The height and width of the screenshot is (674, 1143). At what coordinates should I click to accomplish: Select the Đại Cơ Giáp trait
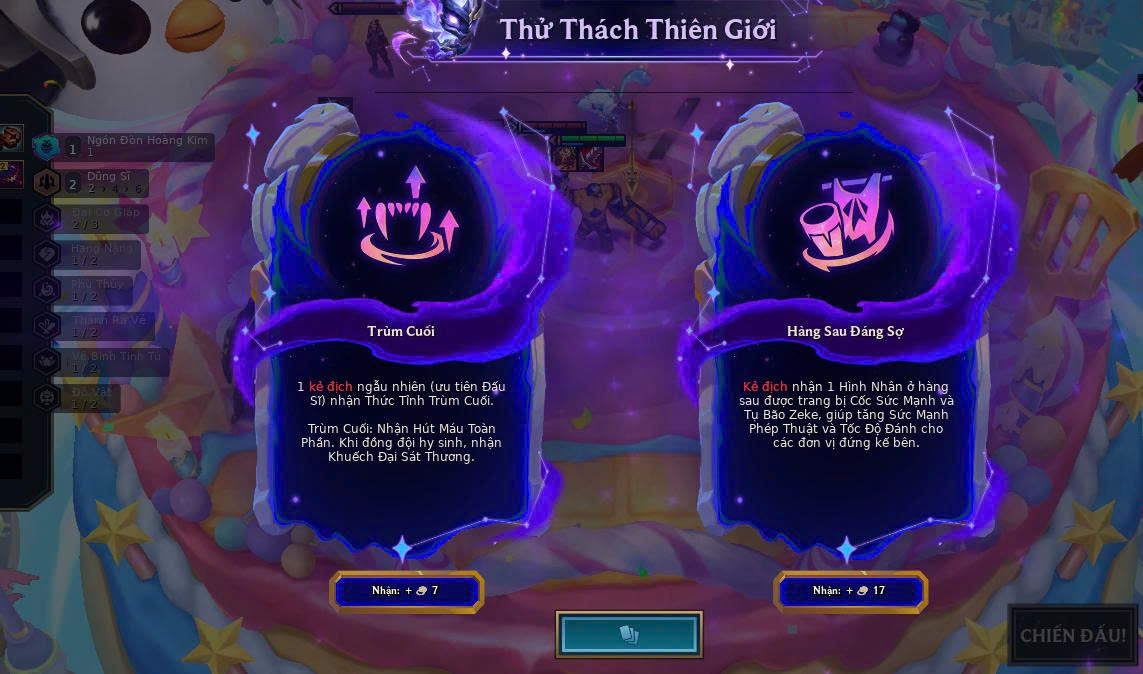click(100, 218)
